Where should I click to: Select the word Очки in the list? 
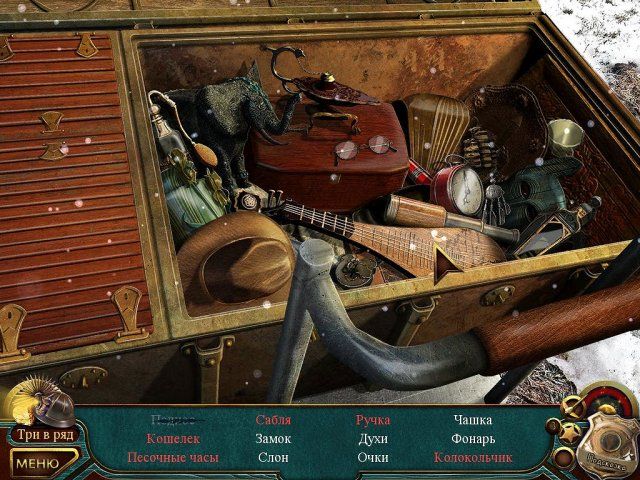click(x=373, y=458)
